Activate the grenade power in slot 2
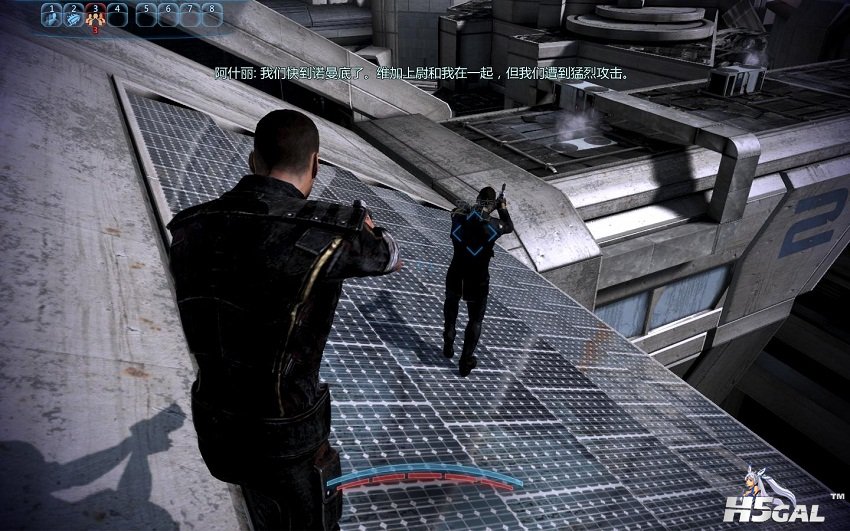Viewport: 850px width, 531px height. pyautogui.click(x=73, y=15)
